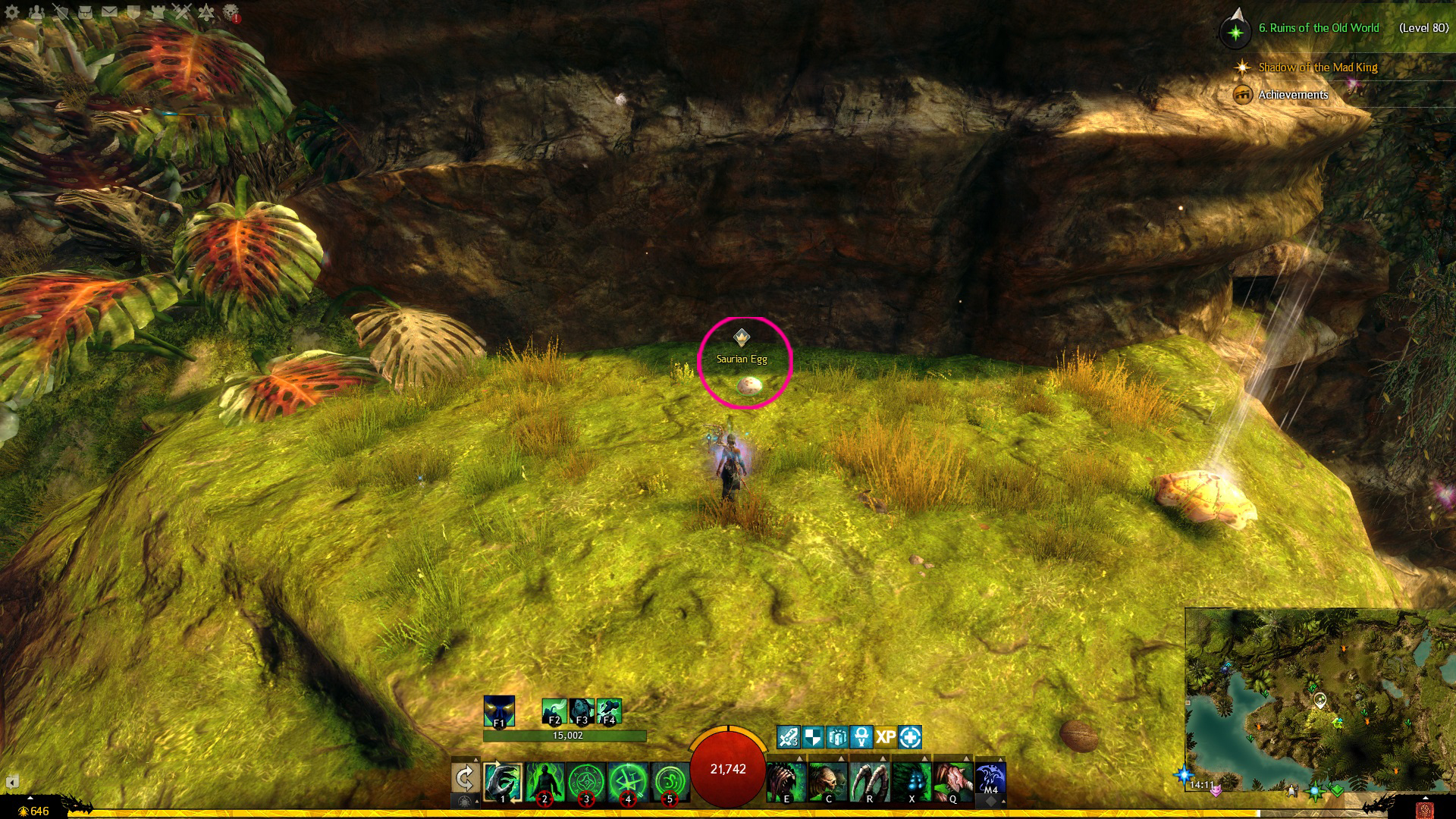
Task: Open the World vs World castle icon
Action: (x=158, y=12)
